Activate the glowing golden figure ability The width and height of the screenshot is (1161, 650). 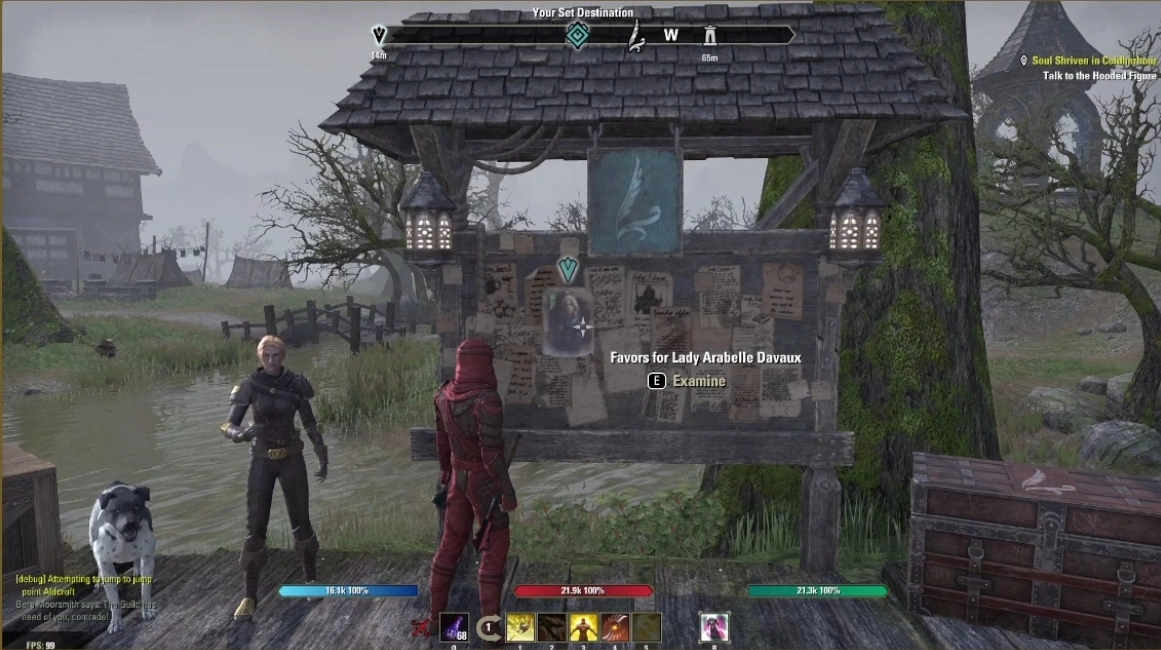coord(584,627)
